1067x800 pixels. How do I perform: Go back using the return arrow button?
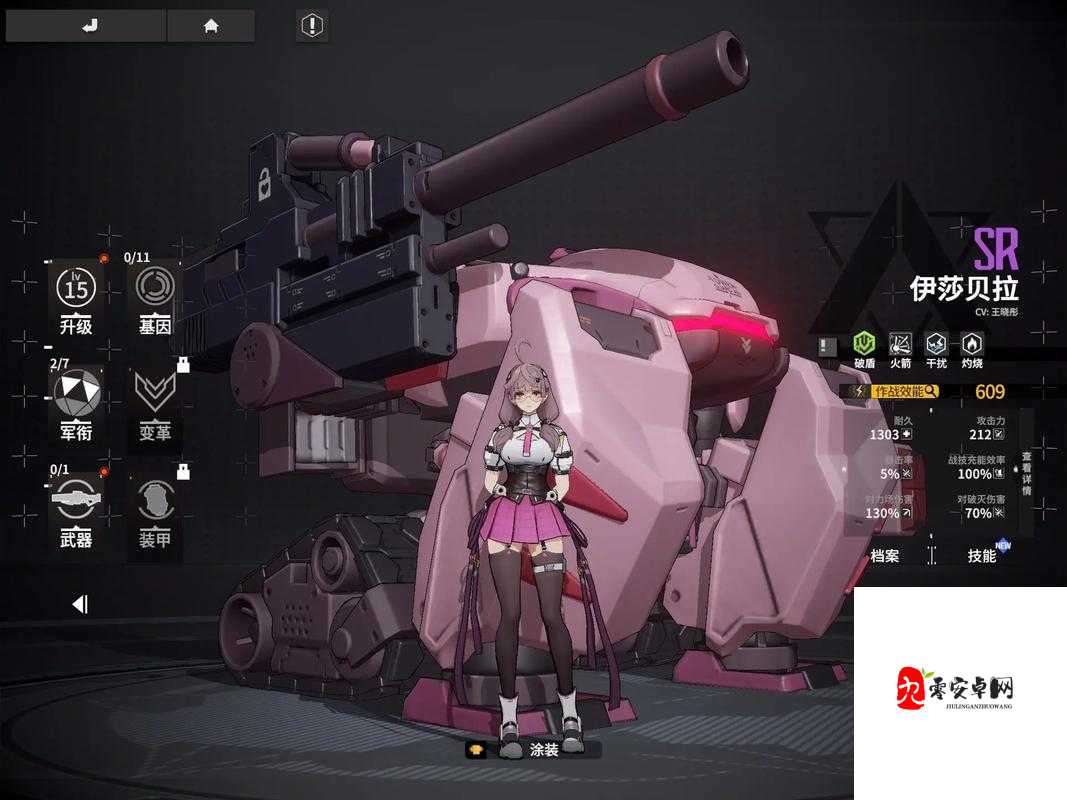86,26
